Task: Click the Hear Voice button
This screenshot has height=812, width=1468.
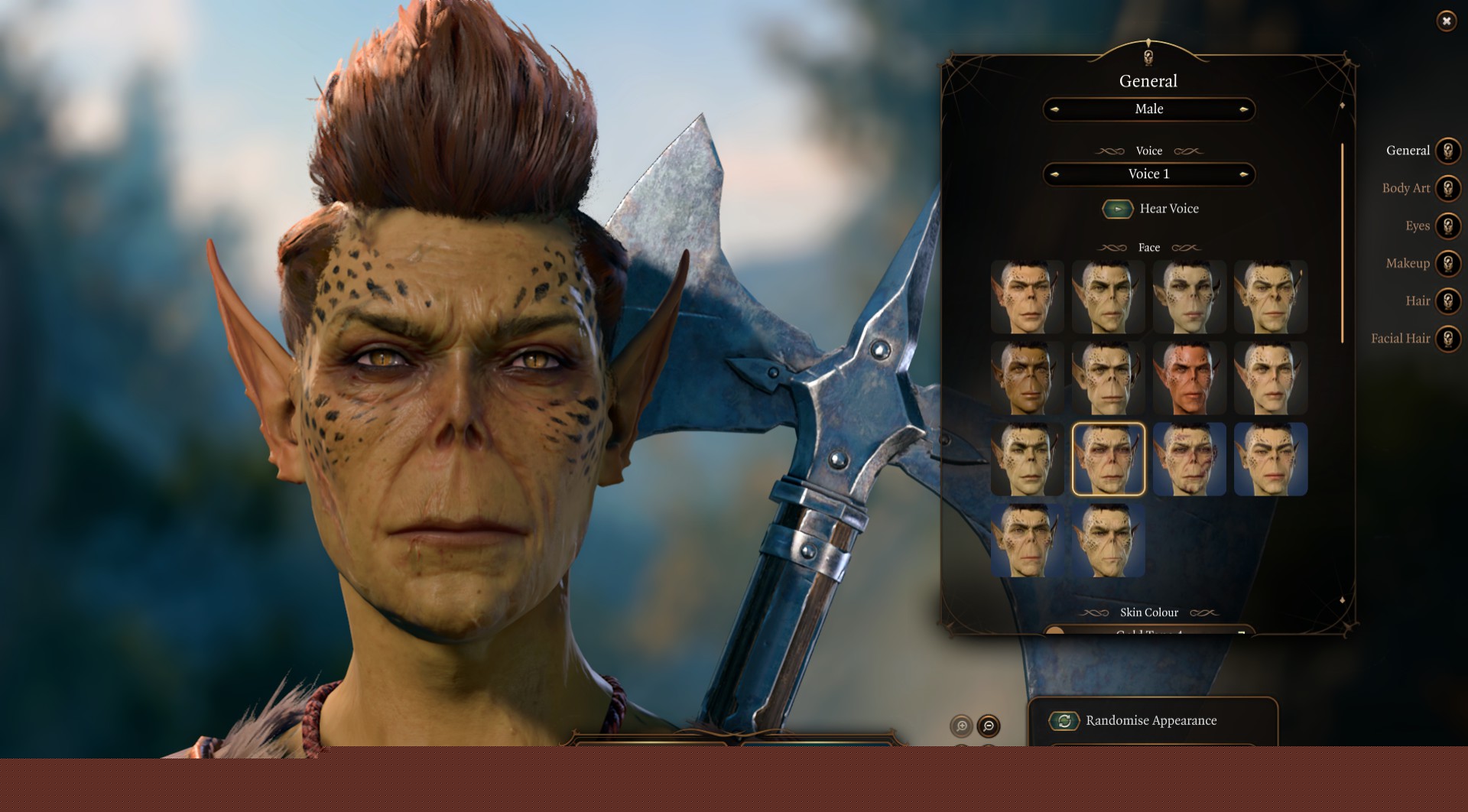Action: [x=1117, y=209]
